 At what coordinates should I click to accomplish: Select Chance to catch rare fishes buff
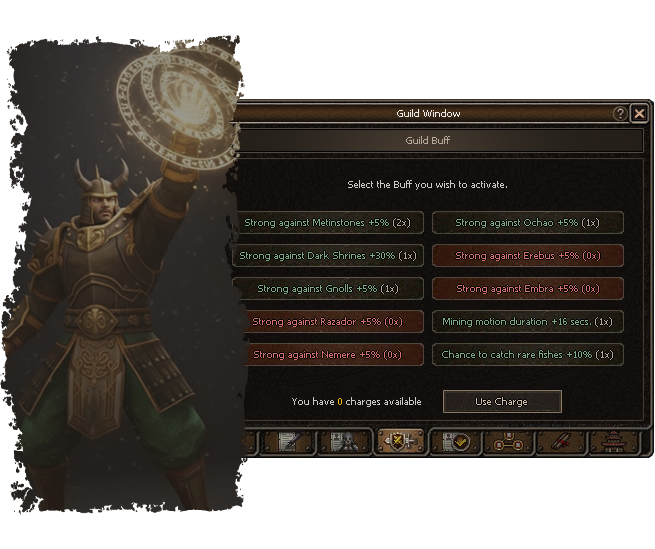coord(527,355)
